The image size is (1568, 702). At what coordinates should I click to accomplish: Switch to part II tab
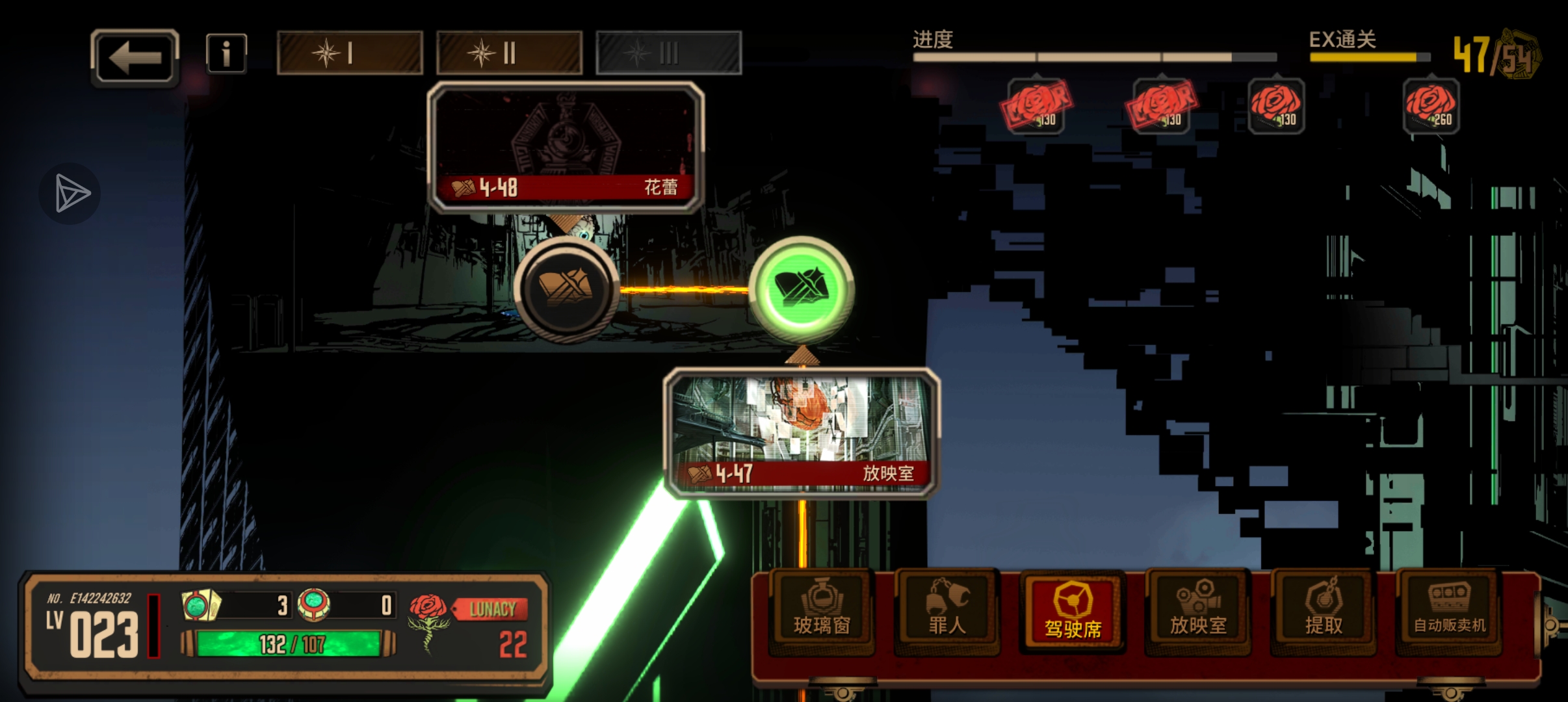pyautogui.click(x=509, y=53)
